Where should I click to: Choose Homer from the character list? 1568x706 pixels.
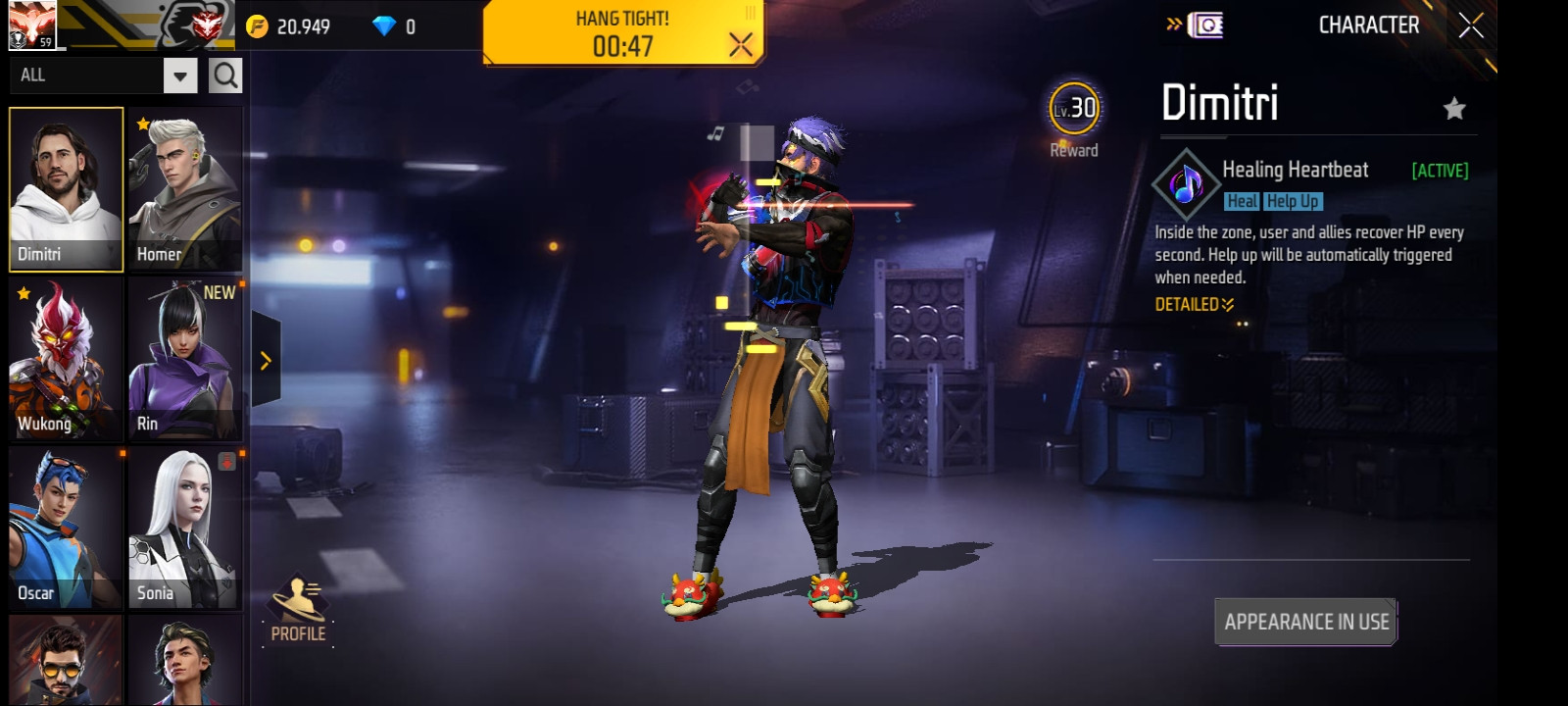[184, 188]
